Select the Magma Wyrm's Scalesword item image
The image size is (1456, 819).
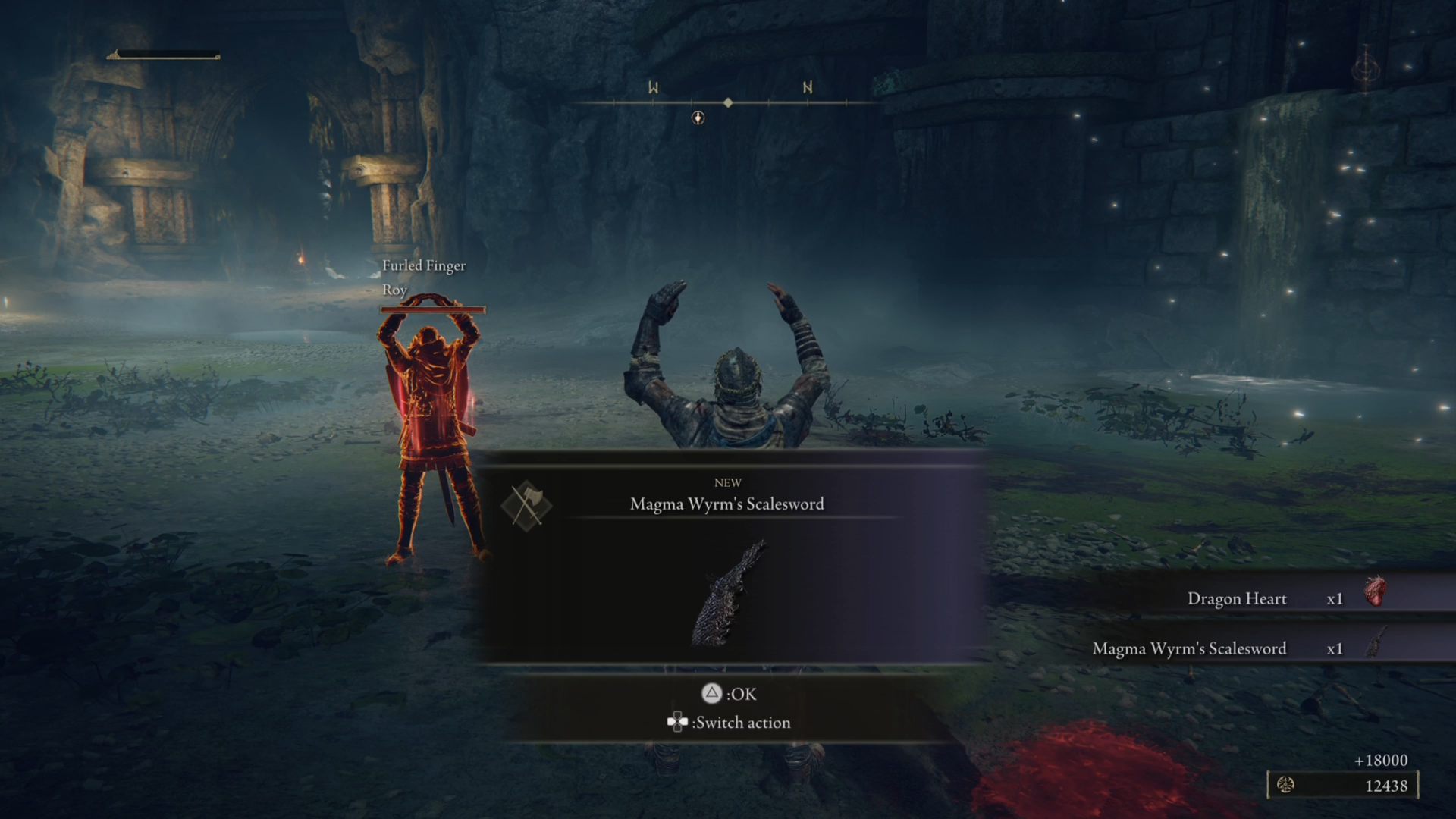726,593
